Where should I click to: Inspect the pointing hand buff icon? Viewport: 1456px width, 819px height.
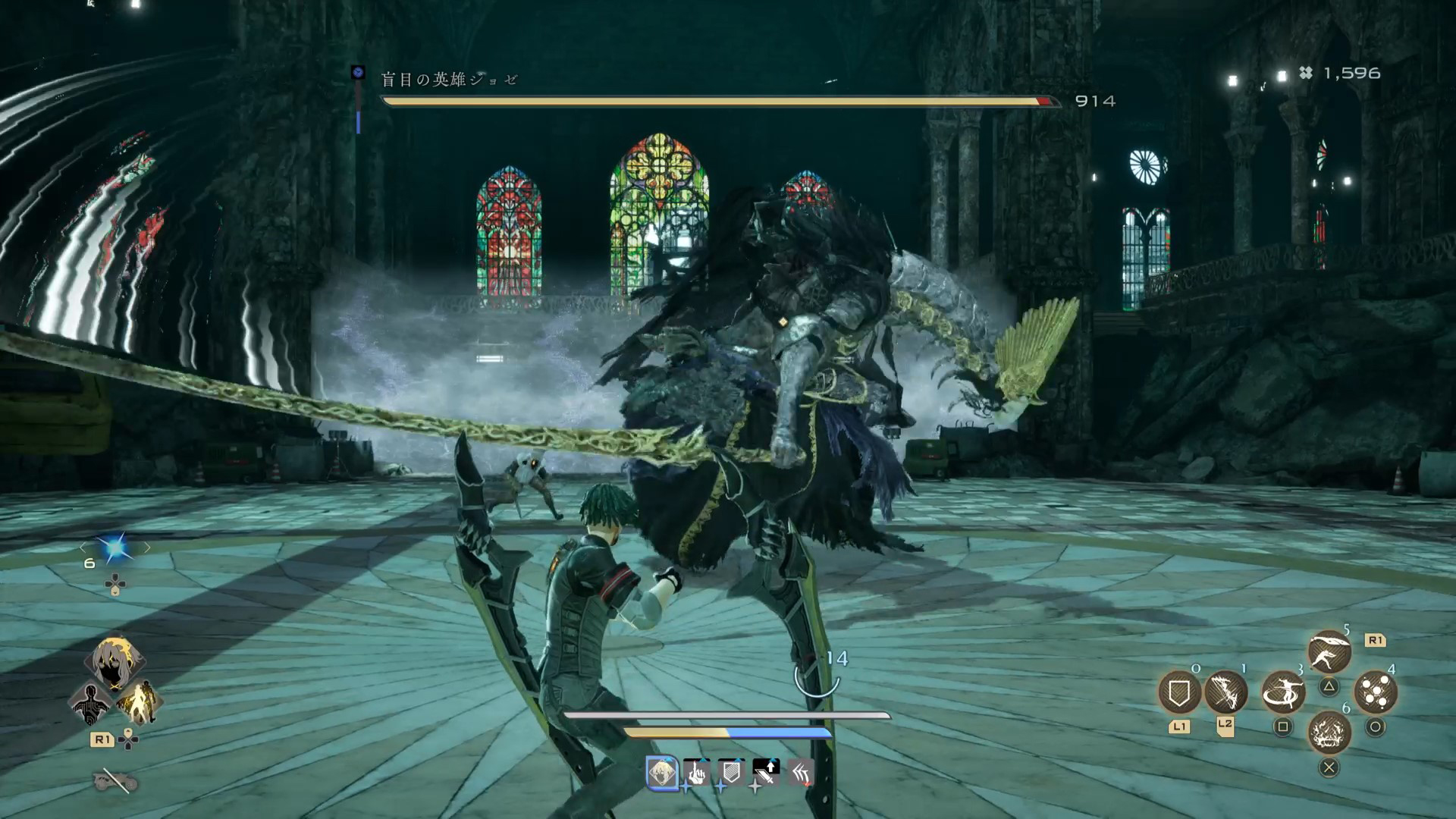[696, 773]
